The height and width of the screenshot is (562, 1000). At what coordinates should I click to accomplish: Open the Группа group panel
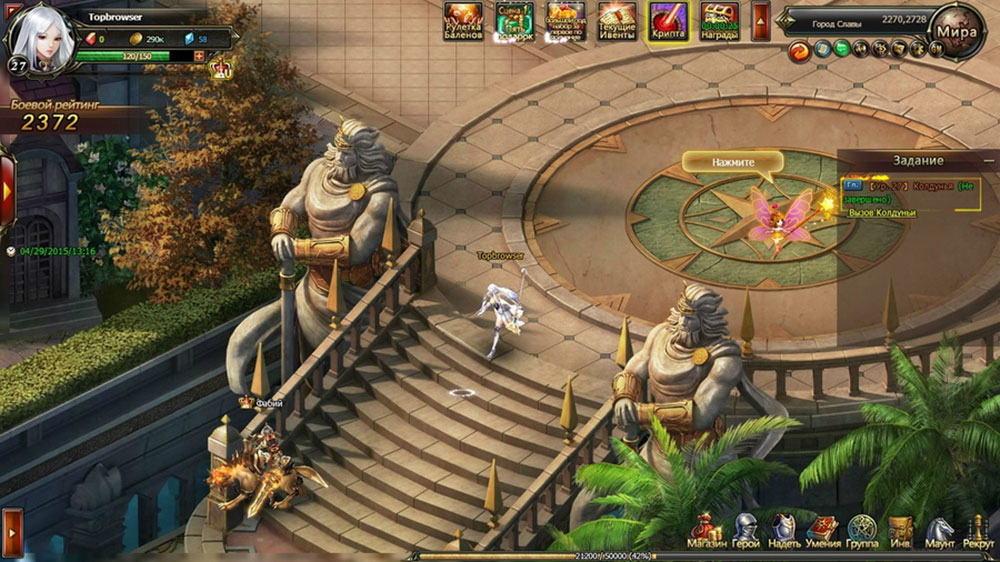point(862,532)
